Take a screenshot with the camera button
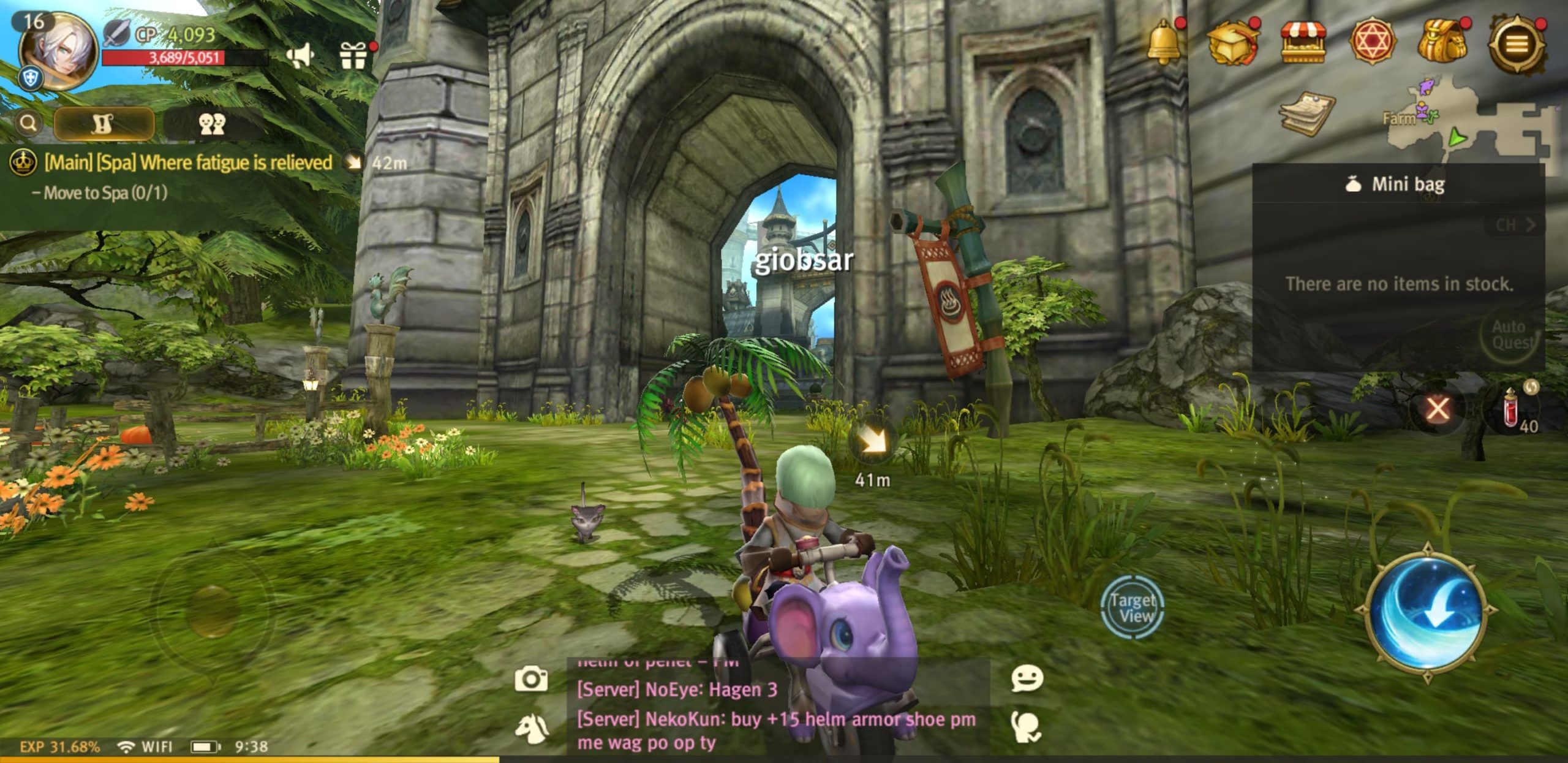 click(x=531, y=678)
